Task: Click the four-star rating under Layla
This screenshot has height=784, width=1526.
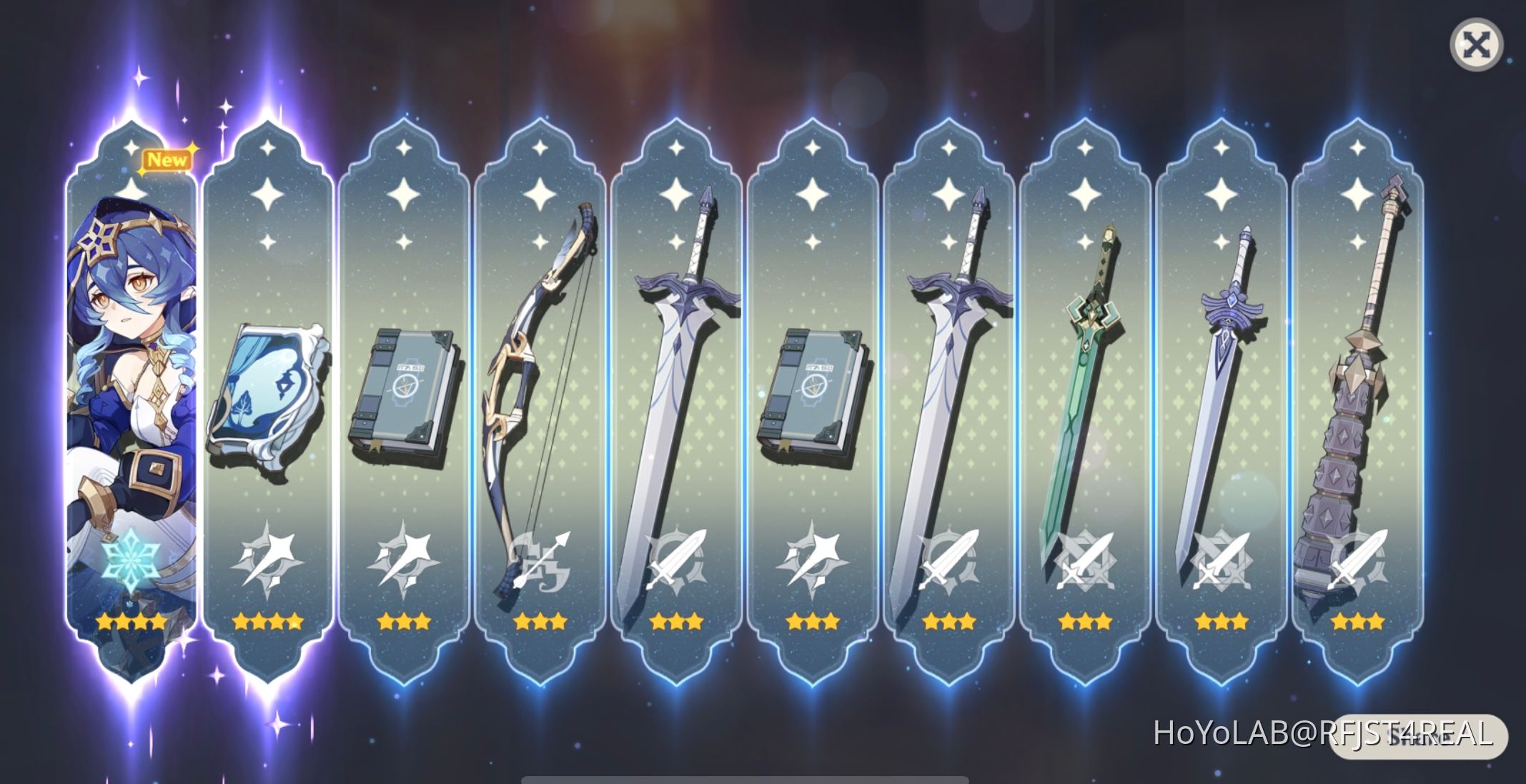Action: coord(132,621)
